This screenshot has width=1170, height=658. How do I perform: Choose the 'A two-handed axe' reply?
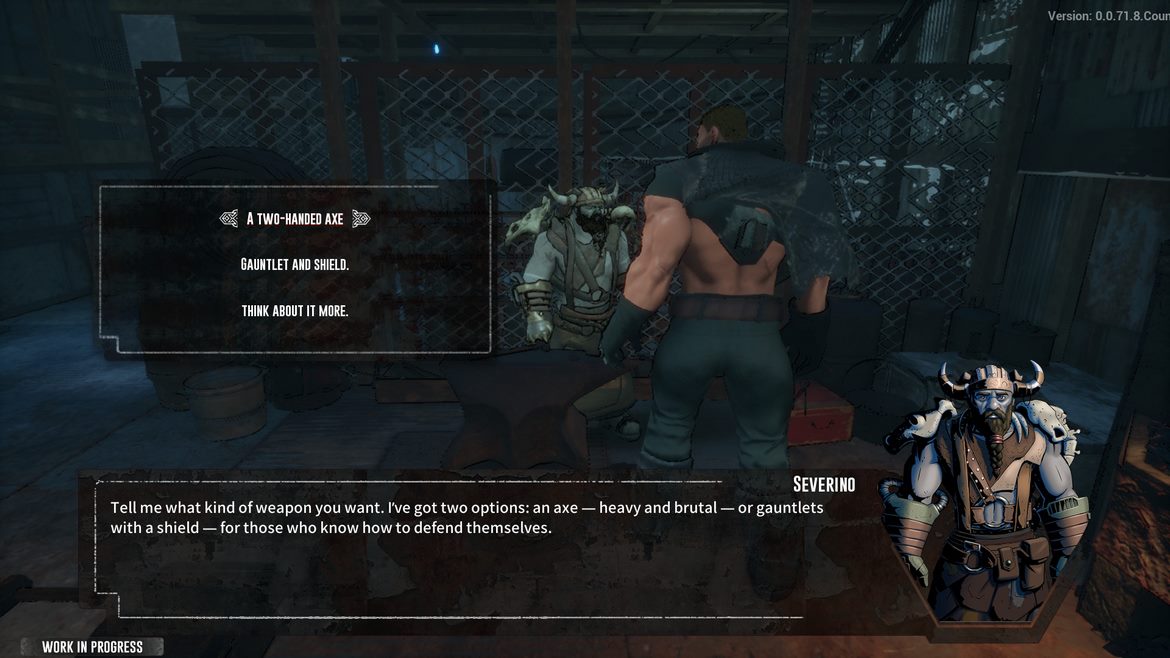pos(295,219)
